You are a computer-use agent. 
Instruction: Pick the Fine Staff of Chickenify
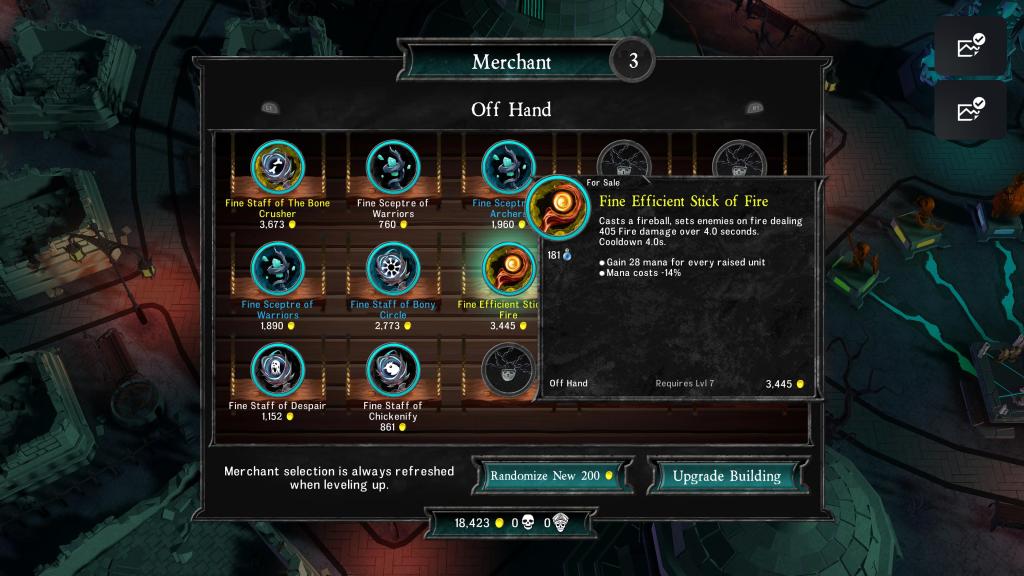(x=392, y=371)
